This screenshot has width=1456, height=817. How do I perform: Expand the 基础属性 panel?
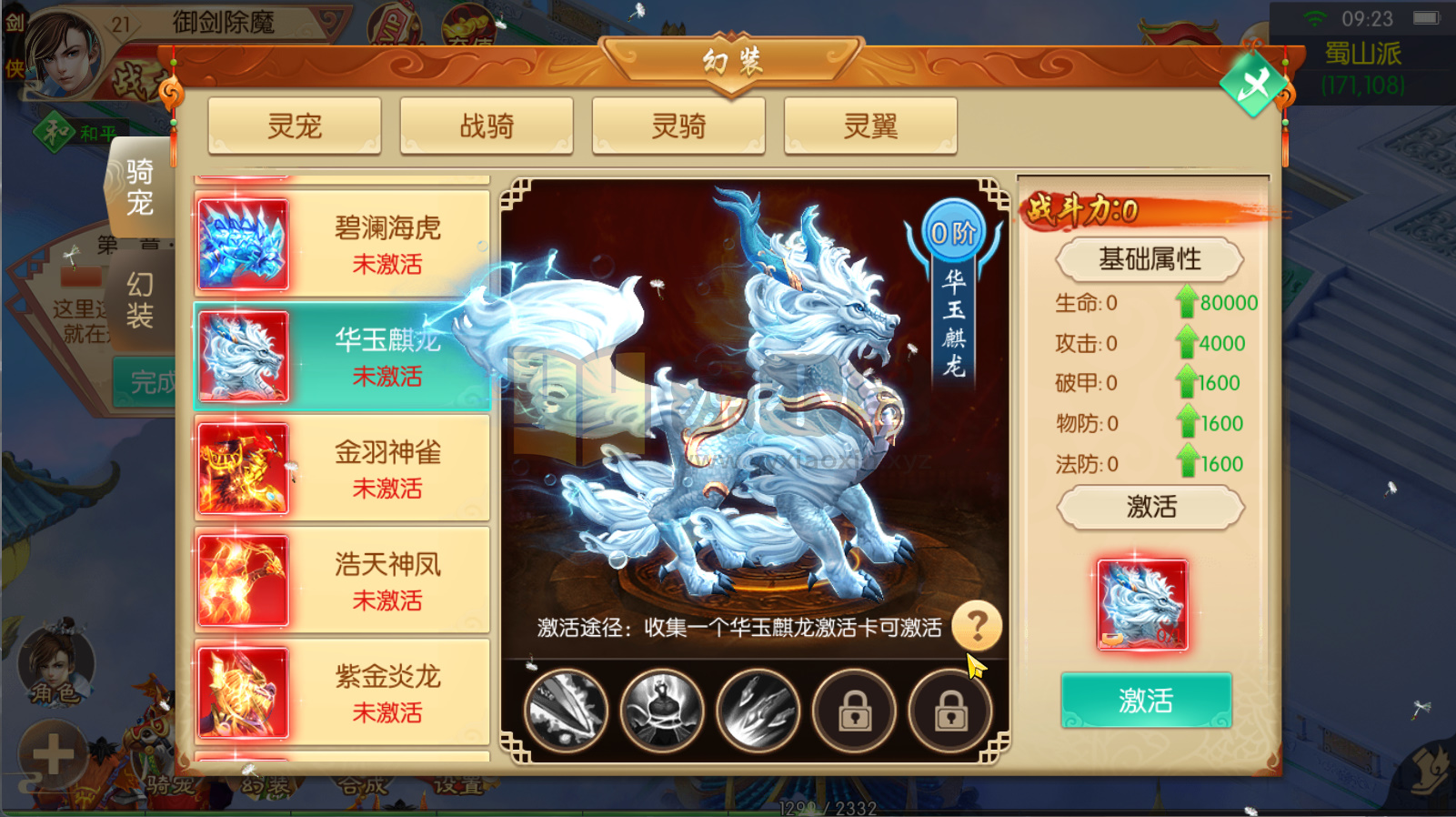point(1149,259)
